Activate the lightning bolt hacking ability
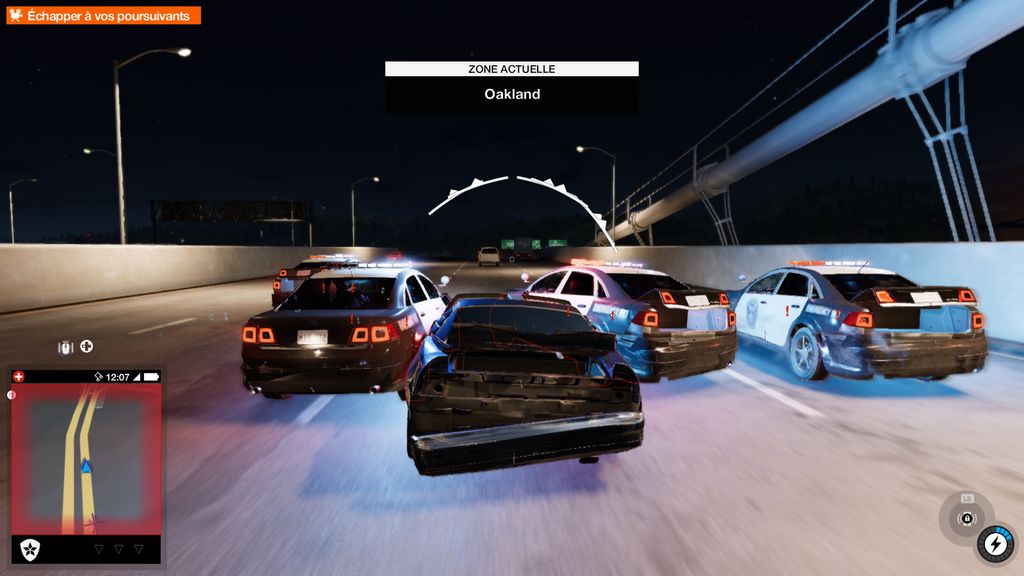 (995, 543)
